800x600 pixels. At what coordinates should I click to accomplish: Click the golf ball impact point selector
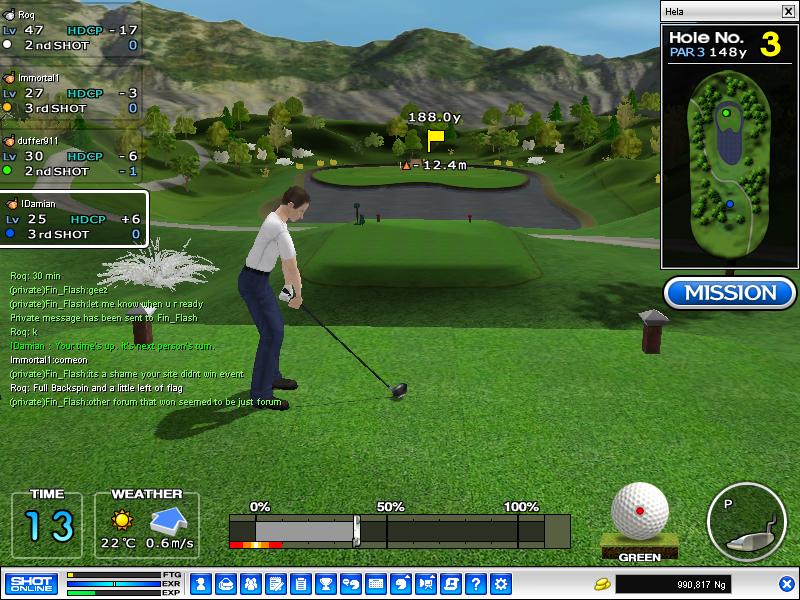pos(639,509)
